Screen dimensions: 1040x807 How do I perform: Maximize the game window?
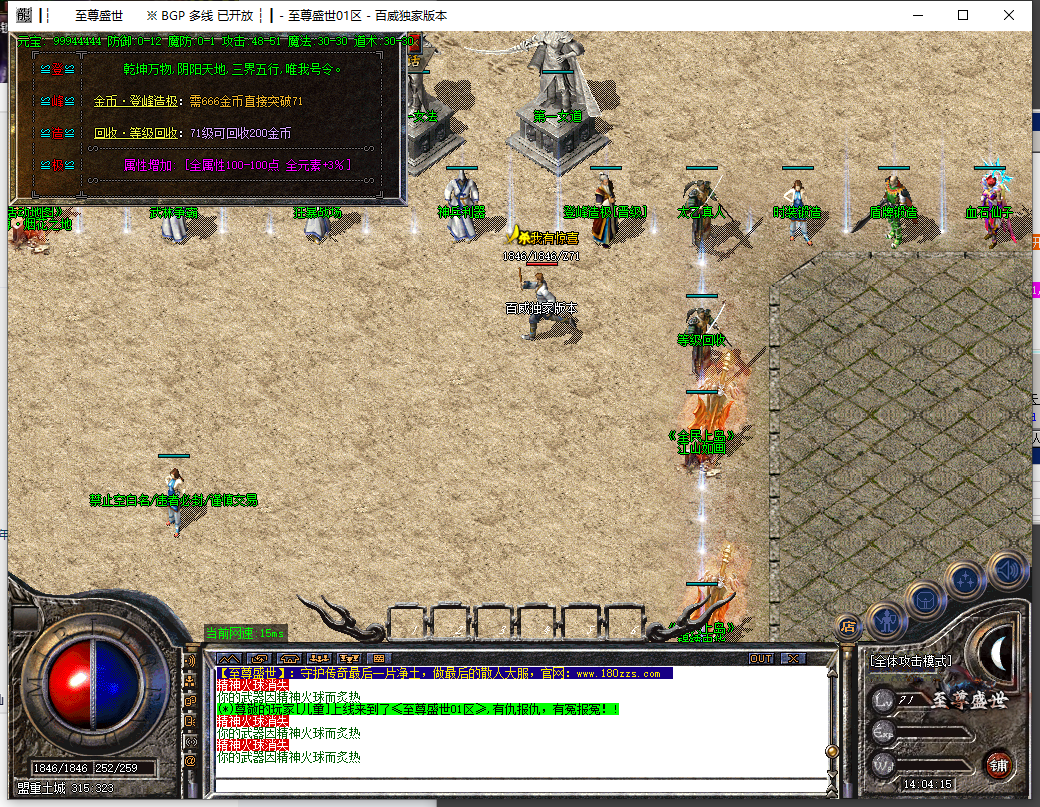coord(963,15)
